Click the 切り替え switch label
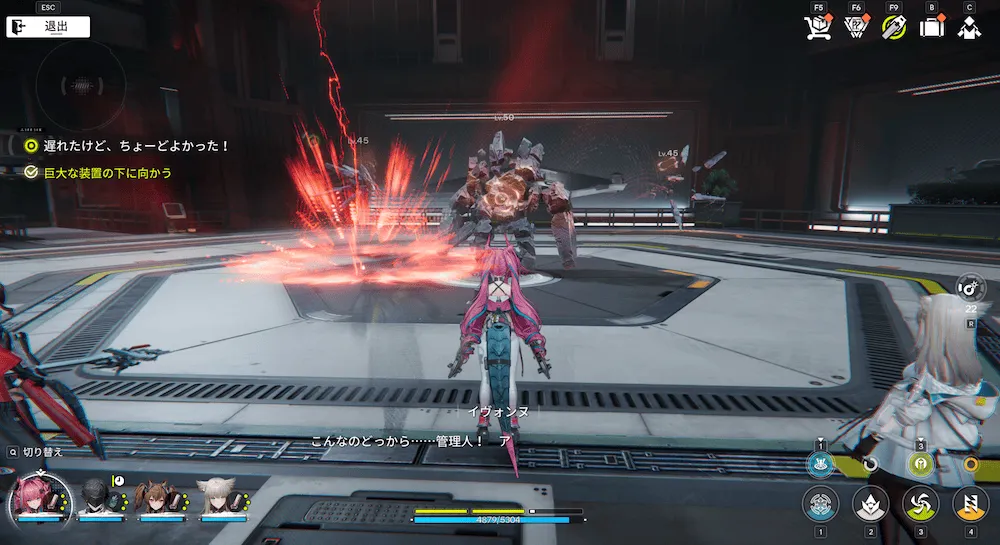1000x545 pixels. (x=41, y=452)
